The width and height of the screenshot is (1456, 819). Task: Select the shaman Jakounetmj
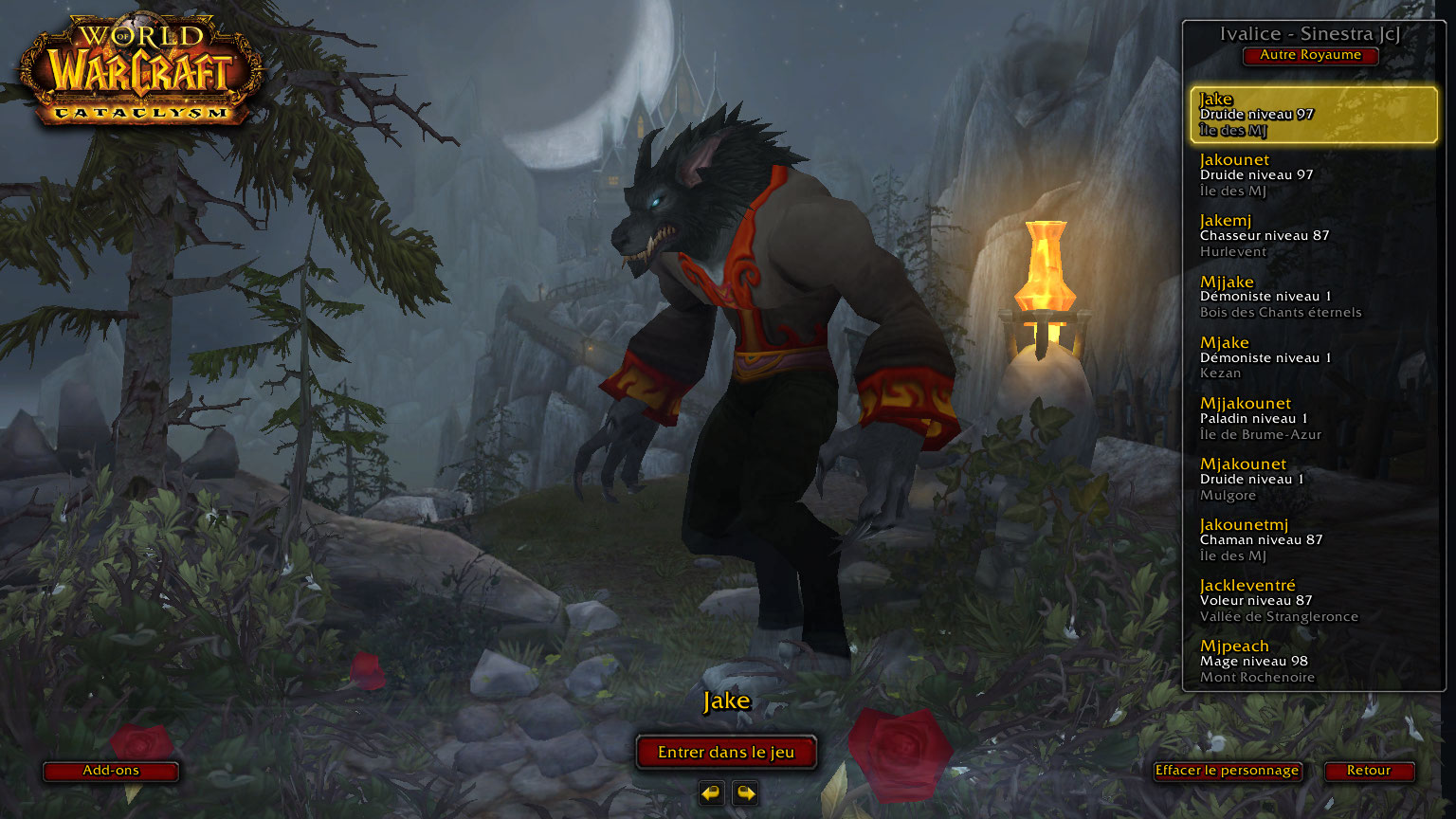pos(1313,539)
